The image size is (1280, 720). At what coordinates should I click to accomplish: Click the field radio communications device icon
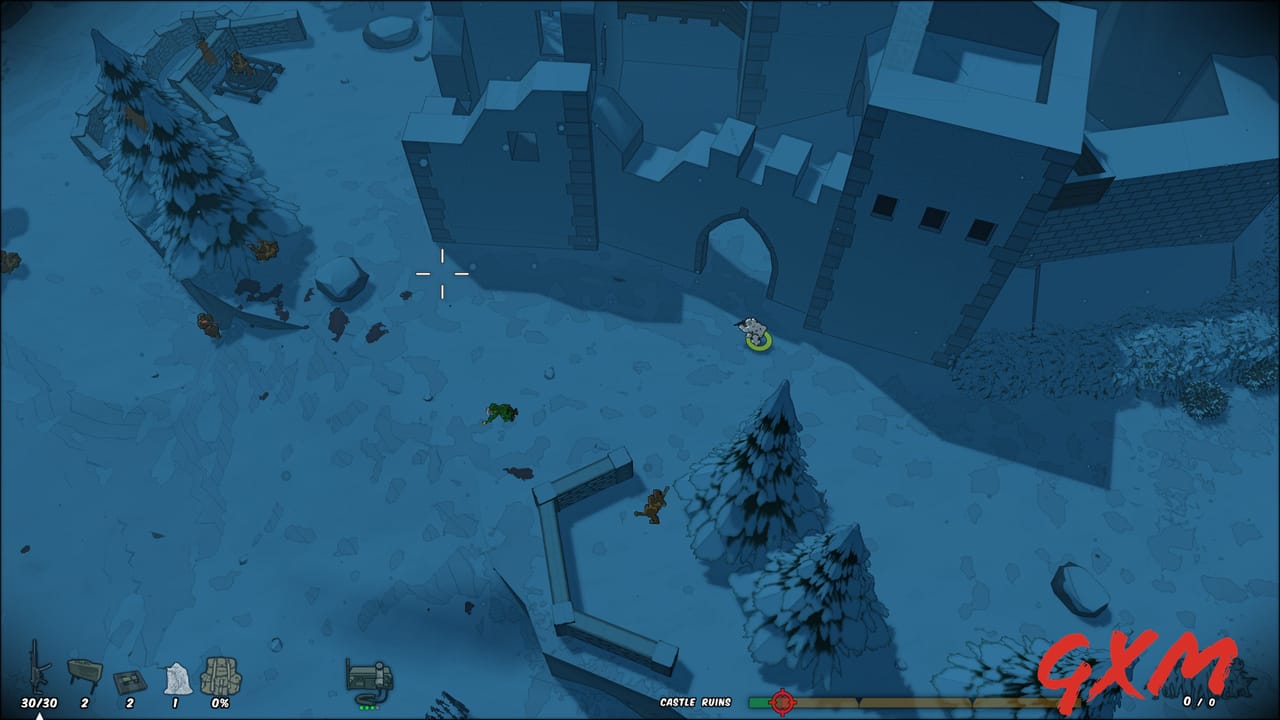pos(368,675)
